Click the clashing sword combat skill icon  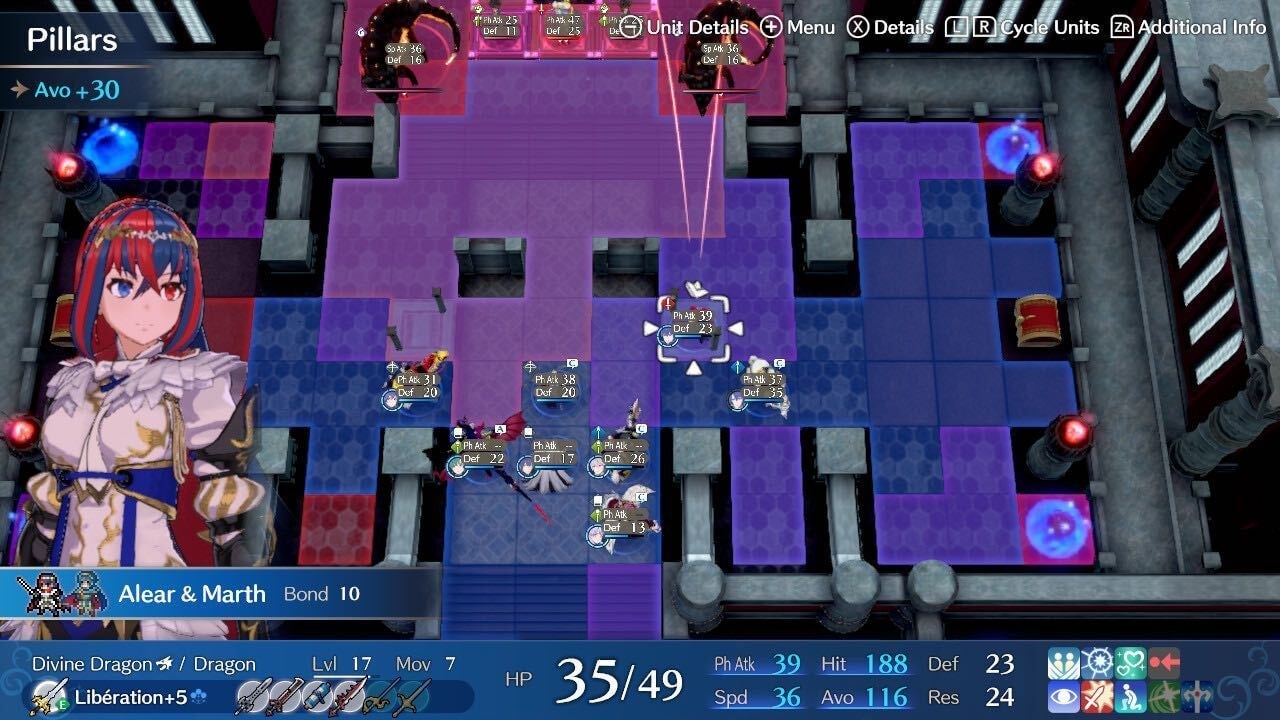coord(1095,695)
